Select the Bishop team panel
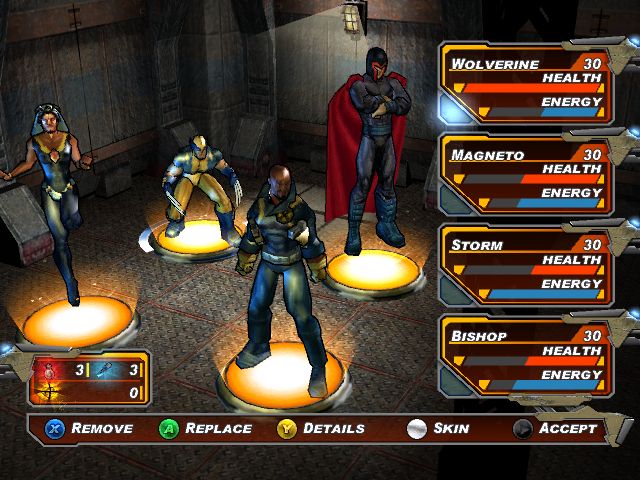Screen dimensions: 640x480 pos(527,355)
